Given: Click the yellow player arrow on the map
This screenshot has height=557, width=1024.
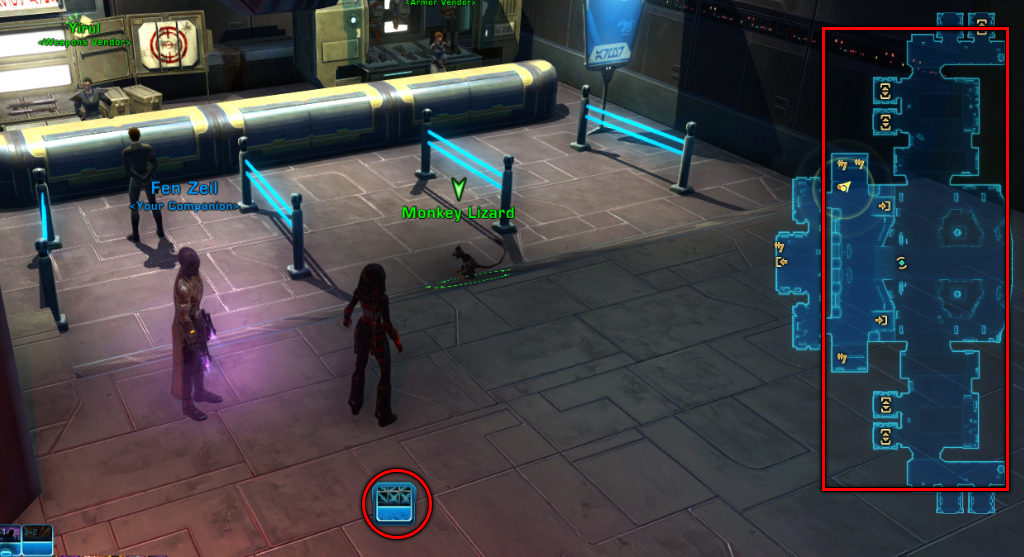Looking at the screenshot, I should pyautogui.click(x=844, y=187).
